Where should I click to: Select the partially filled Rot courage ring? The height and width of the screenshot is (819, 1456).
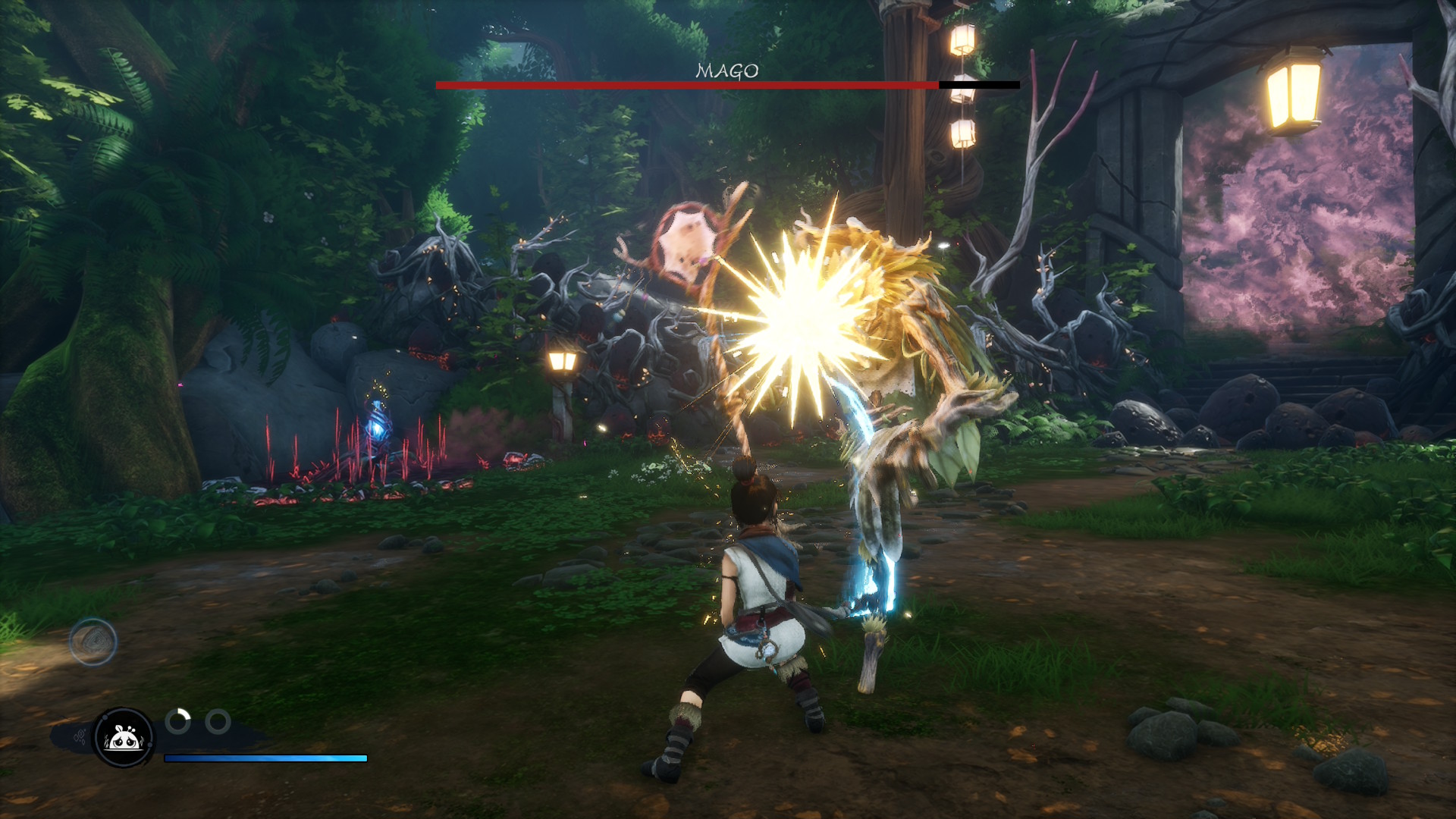point(178,721)
